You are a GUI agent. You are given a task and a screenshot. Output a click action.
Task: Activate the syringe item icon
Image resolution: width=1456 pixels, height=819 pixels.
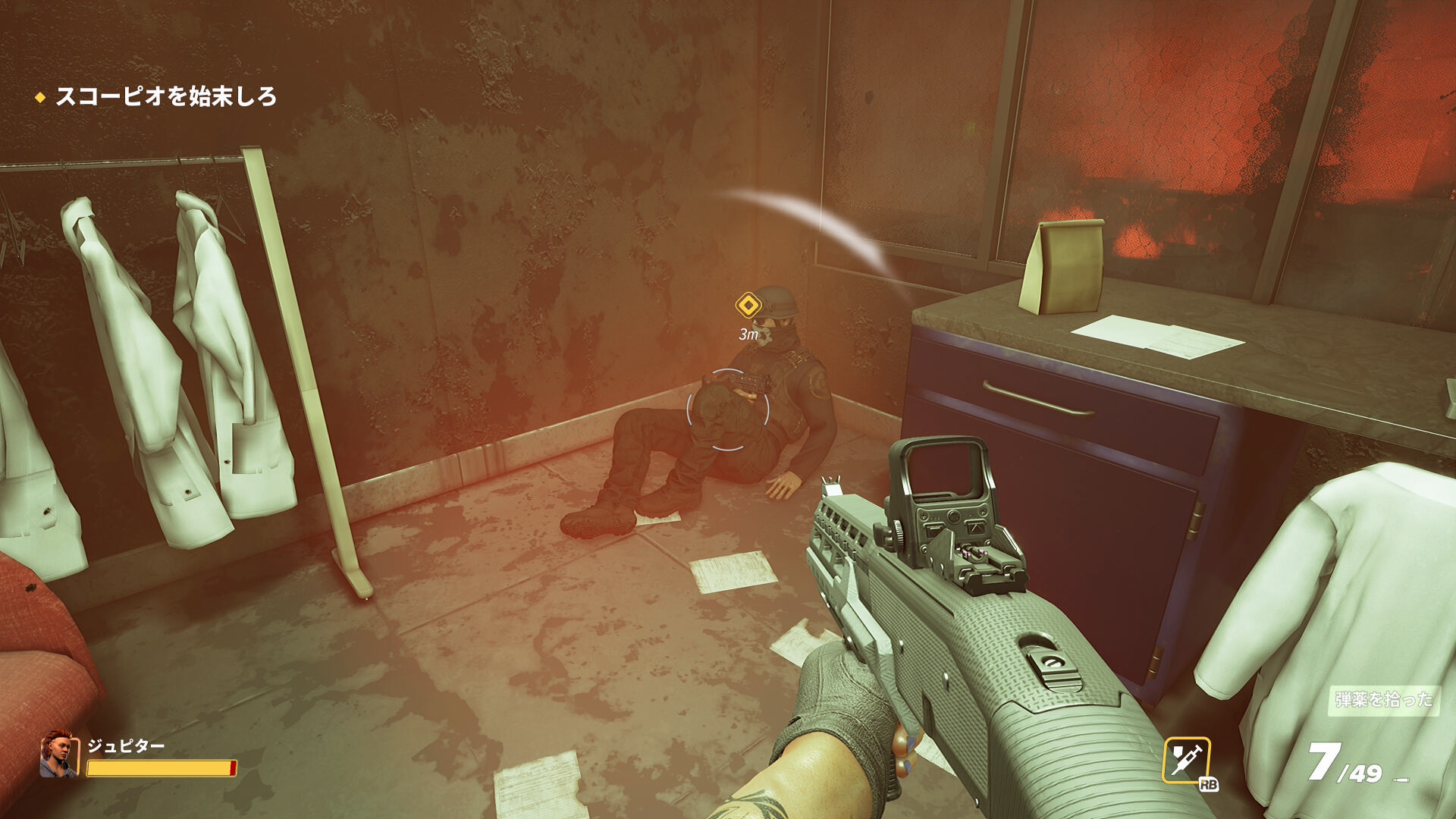pyautogui.click(x=1186, y=760)
